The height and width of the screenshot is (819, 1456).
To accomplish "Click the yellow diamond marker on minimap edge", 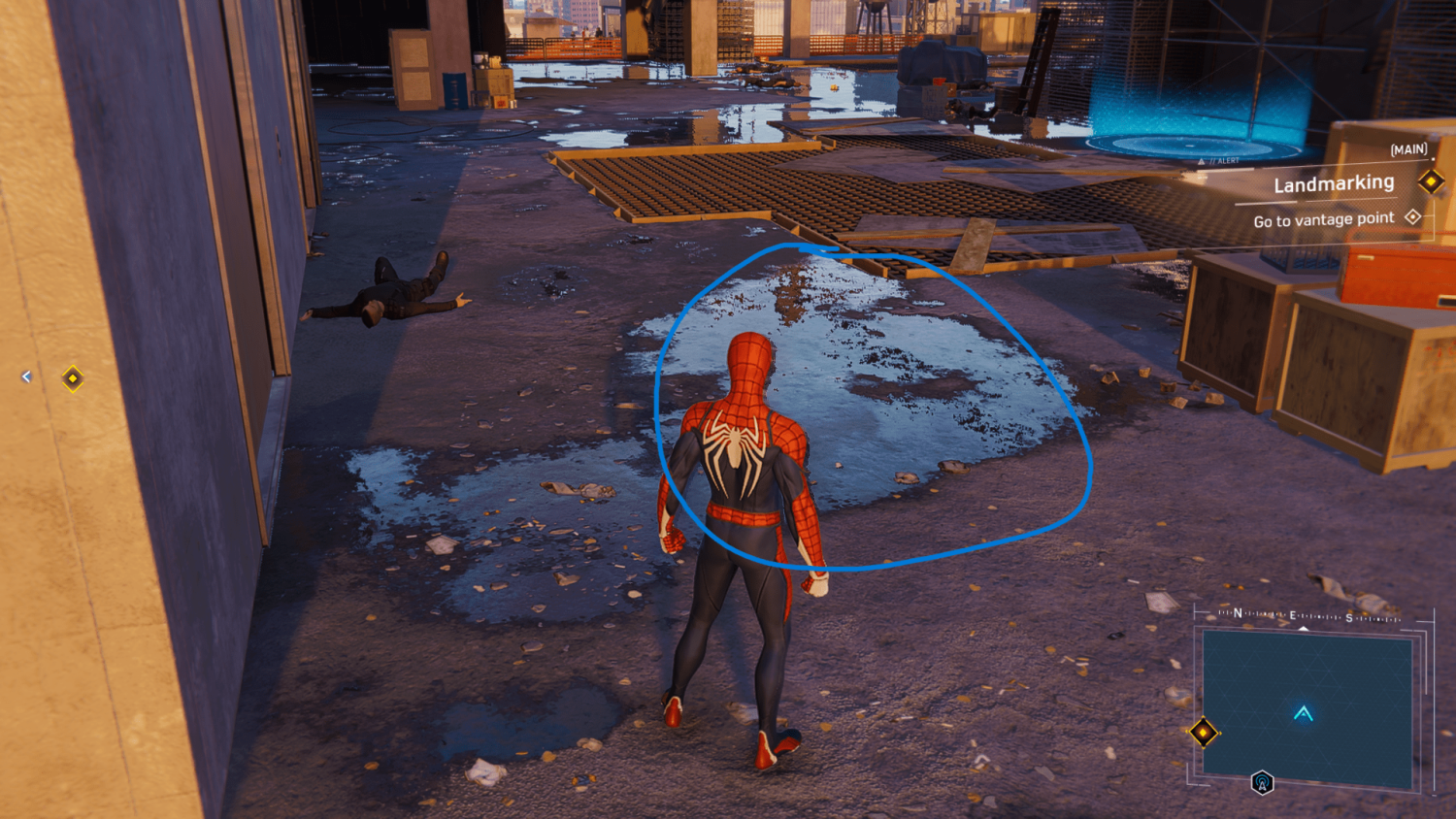I will (x=1204, y=732).
